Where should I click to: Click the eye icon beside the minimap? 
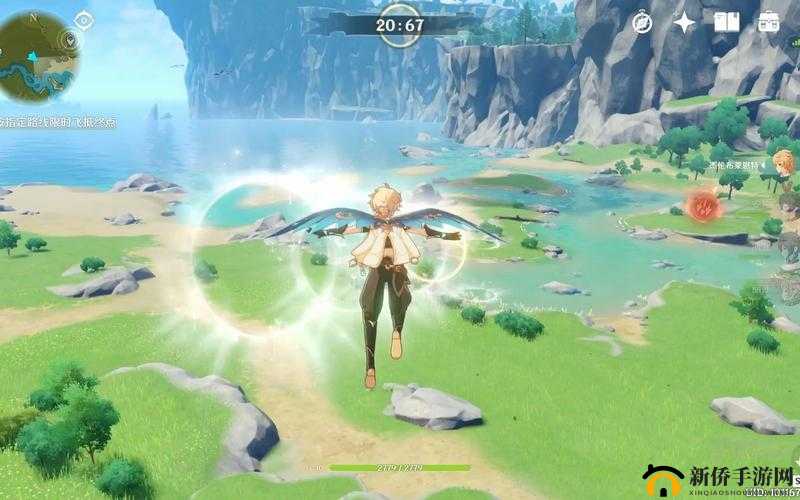point(82,18)
